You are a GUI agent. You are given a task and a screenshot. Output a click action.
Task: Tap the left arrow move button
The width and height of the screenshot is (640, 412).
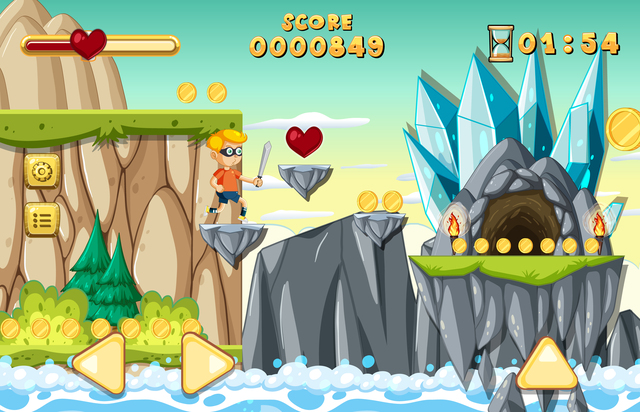coord(97,363)
